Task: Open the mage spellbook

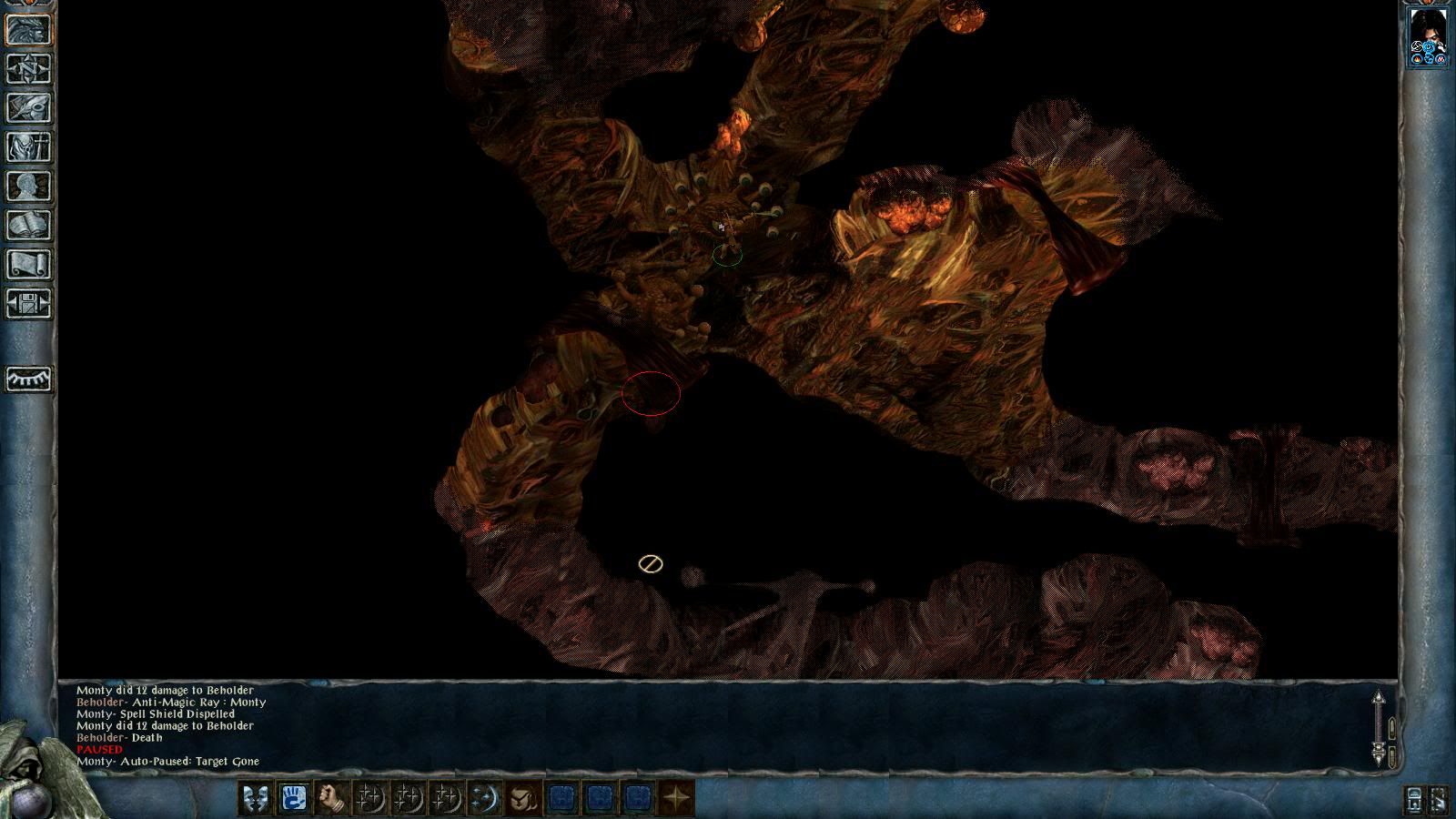Action: pos(29,226)
